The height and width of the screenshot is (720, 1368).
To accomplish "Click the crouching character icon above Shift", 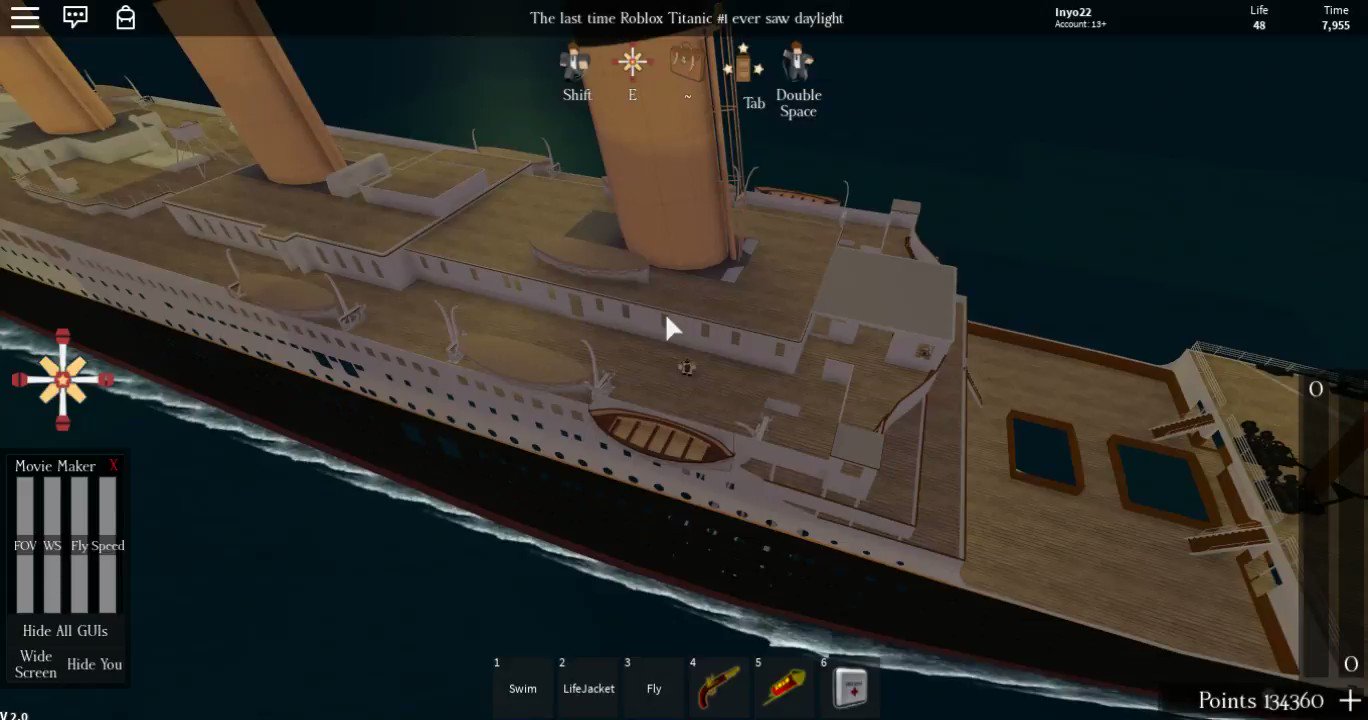I will (576, 62).
